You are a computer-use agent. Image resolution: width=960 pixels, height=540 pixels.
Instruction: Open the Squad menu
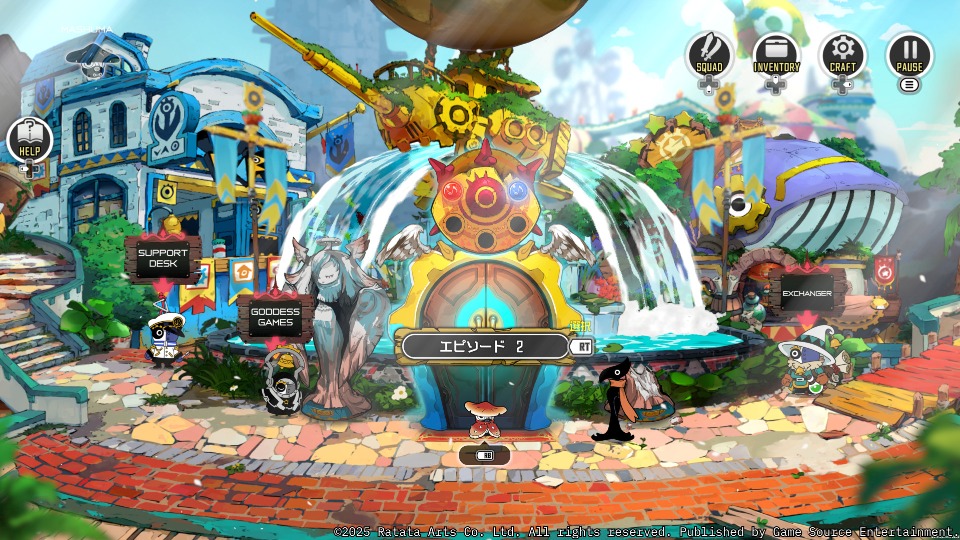click(709, 54)
